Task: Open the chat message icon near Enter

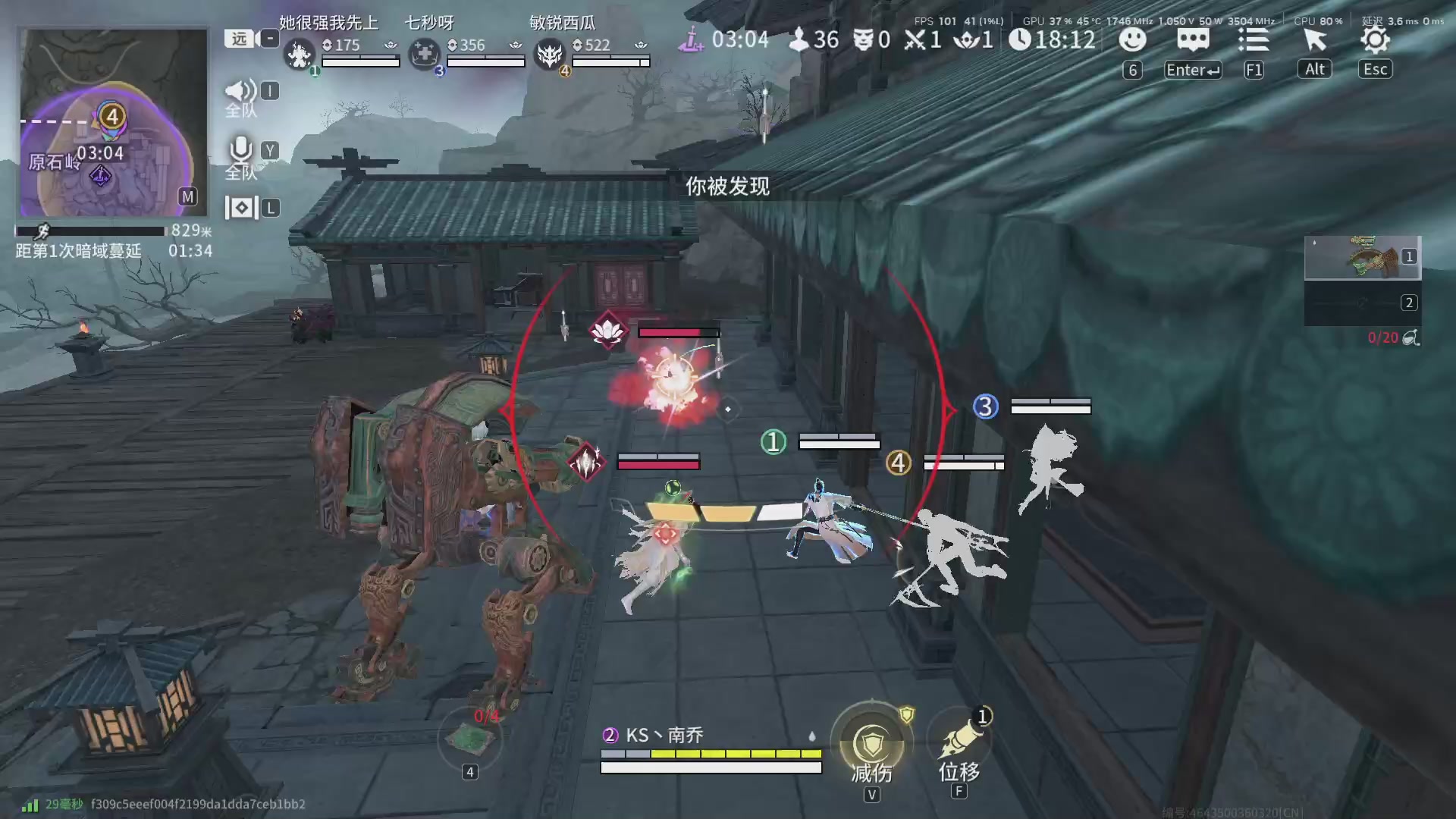Action: point(1193,40)
